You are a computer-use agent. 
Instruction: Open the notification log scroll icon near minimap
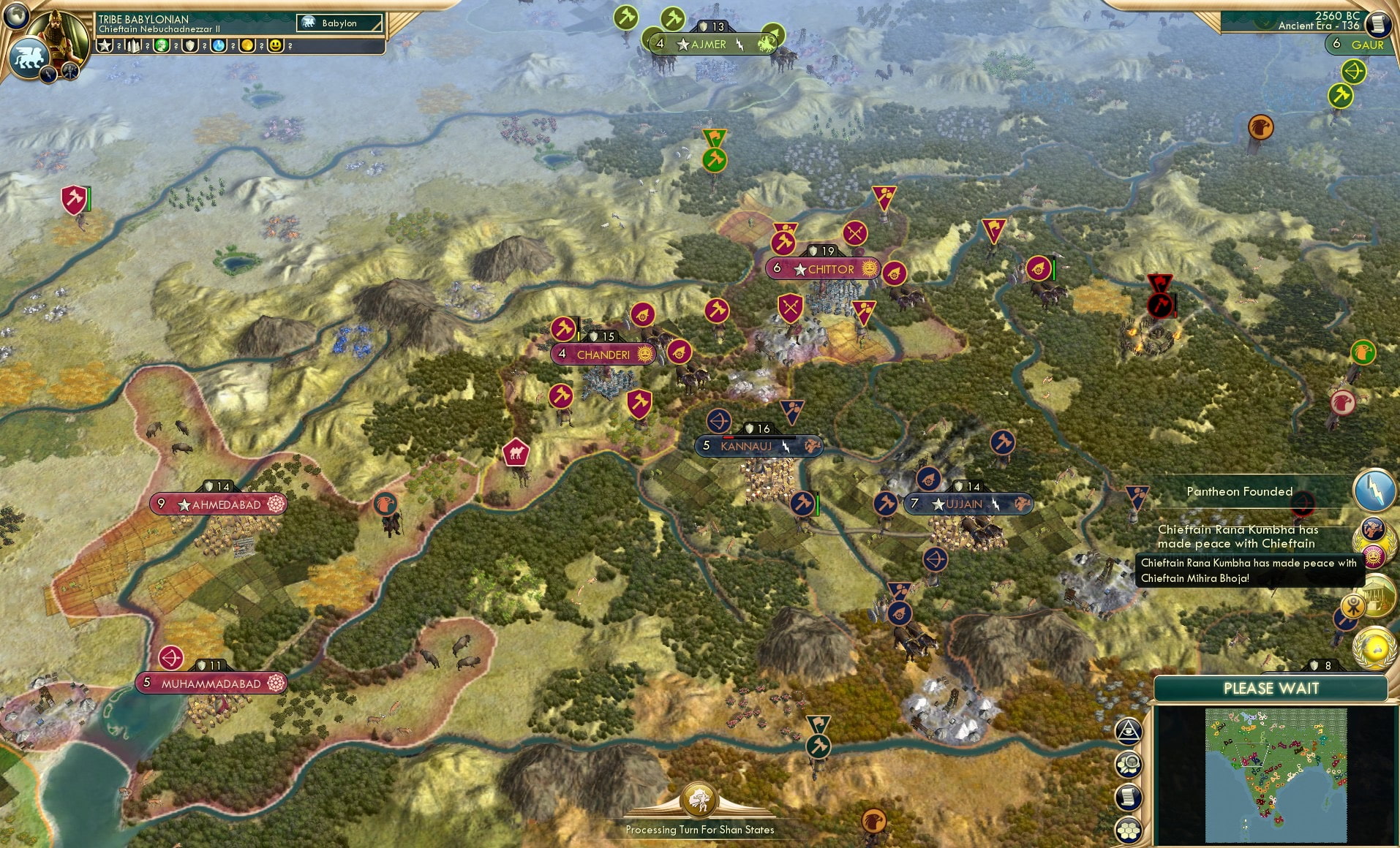pyautogui.click(x=1129, y=796)
